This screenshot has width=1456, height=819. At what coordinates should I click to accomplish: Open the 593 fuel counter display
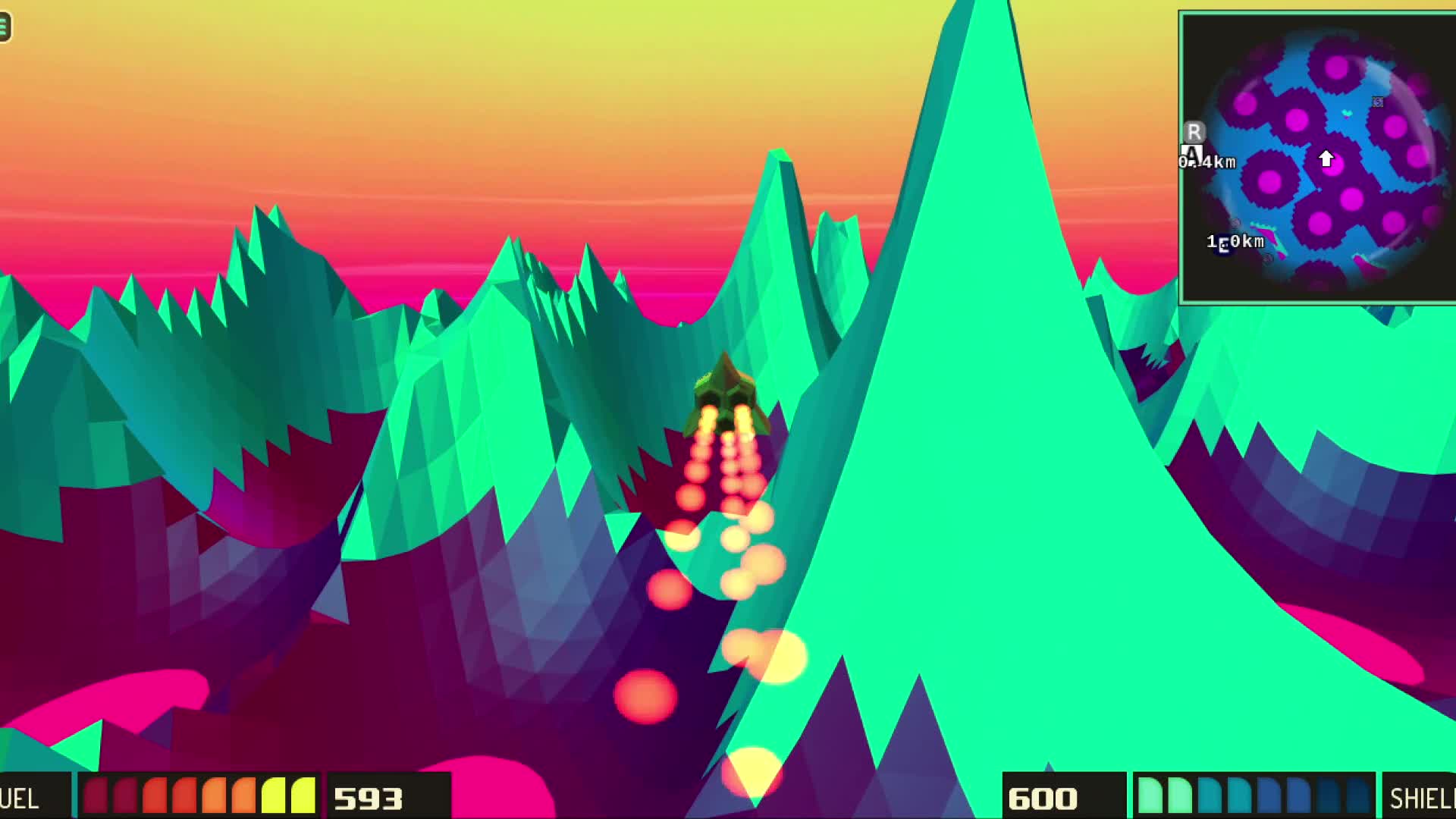pyautogui.click(x=369, y=798)
